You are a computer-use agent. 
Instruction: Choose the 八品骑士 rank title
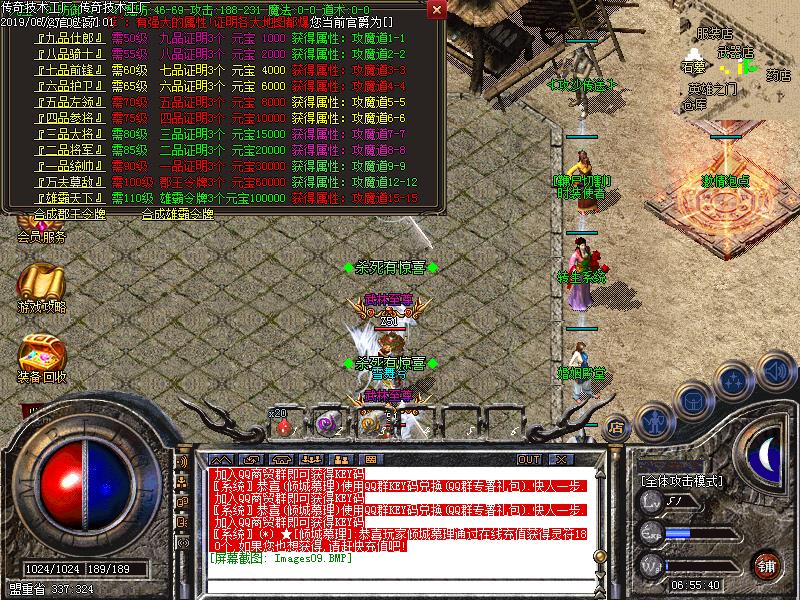tap(64, 54)
